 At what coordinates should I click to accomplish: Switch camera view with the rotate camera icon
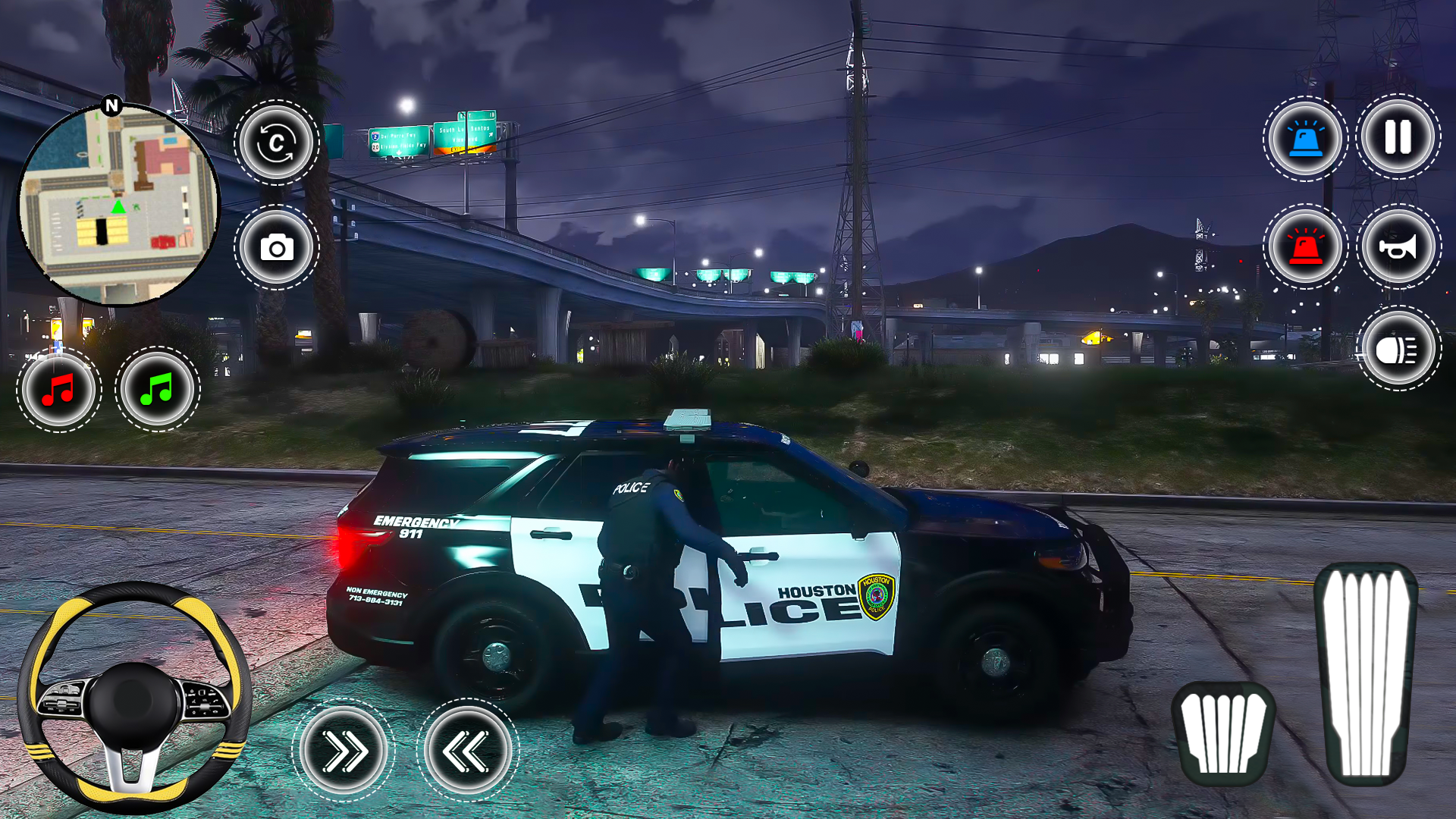pyautogui.click(x=278, y=143)
